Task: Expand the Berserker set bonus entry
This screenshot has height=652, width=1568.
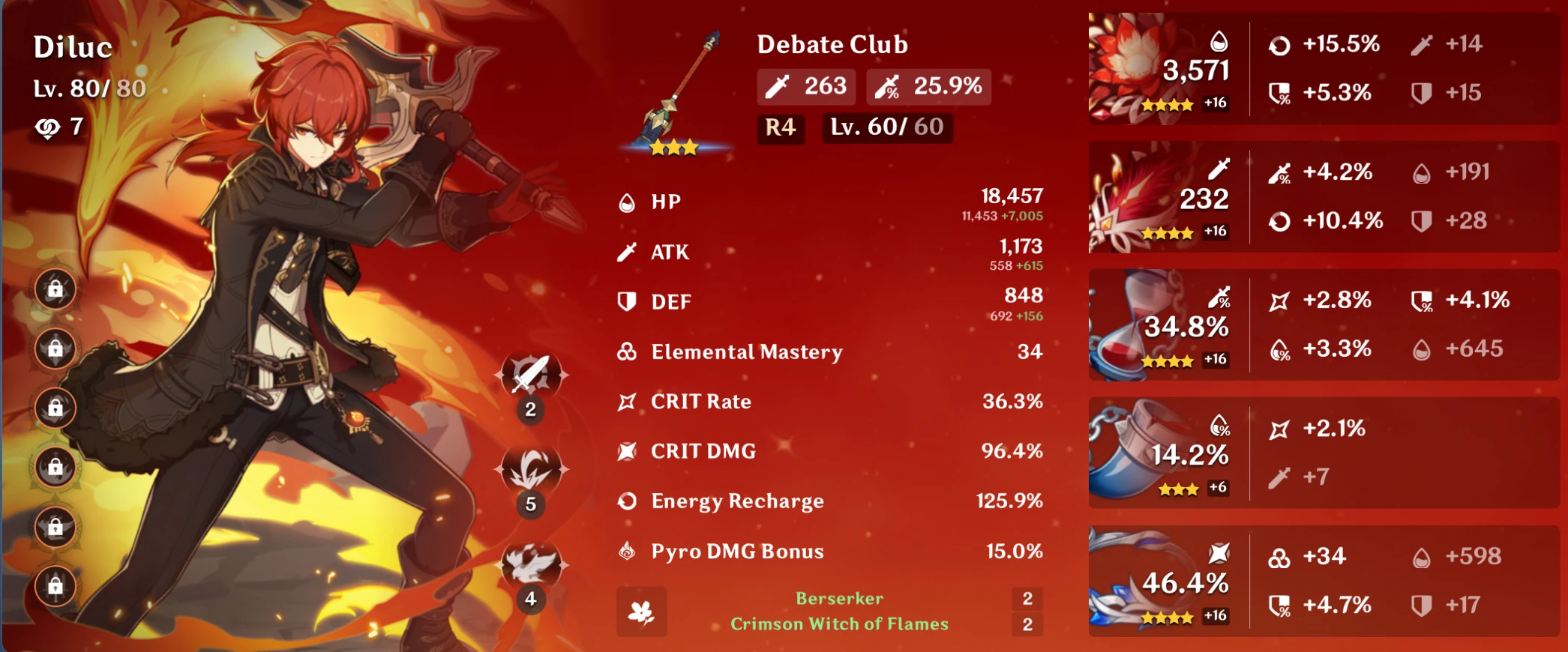Action: pyautogui.click(x=839, y=597)
